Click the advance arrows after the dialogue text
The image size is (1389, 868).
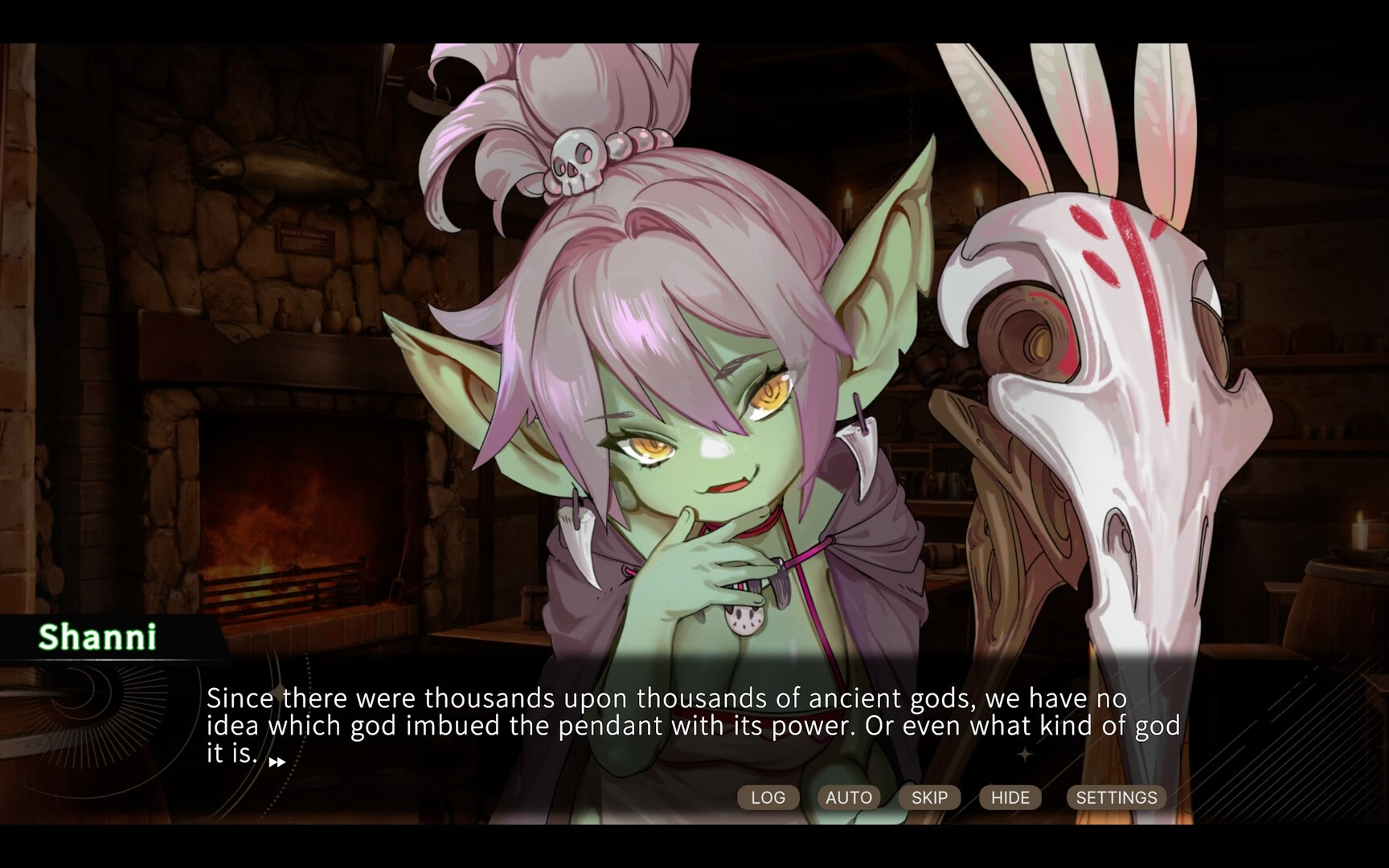pyautogui.click(x=277, y=762)
